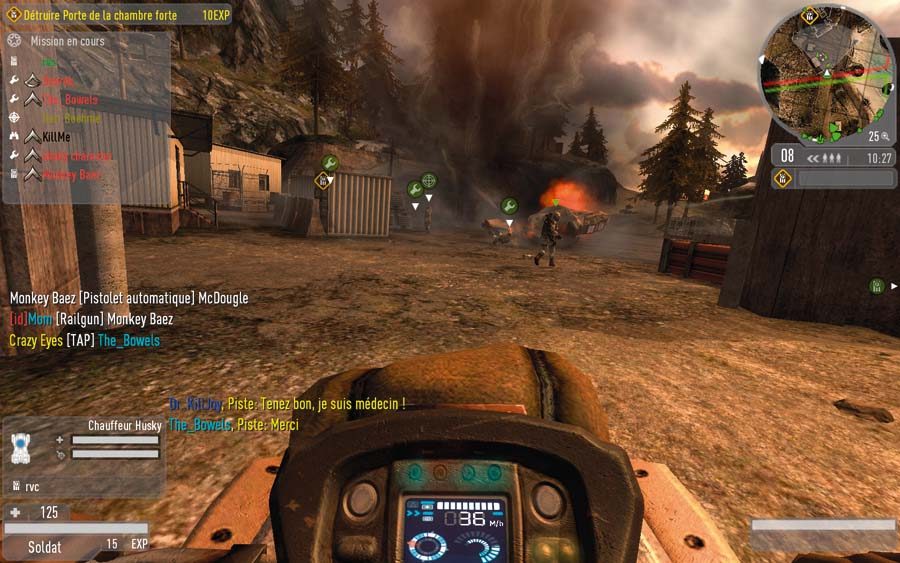Select the objective marker on the minimap

(x=809, y=15)
